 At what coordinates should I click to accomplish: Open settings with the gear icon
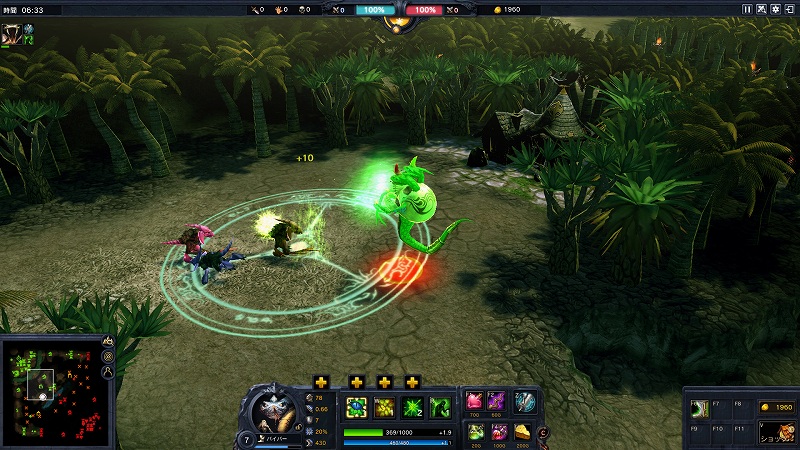(775, 9)
